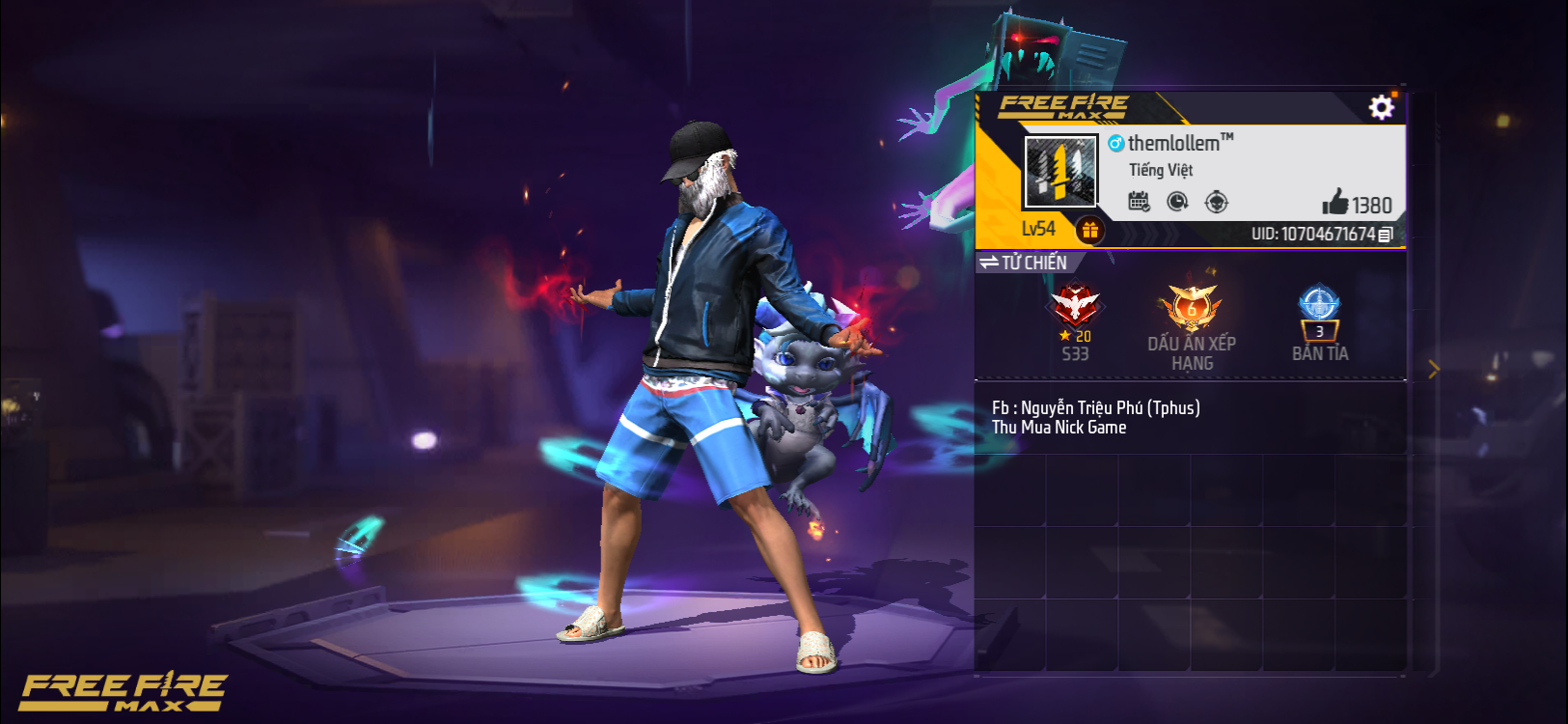Screen dimensions: 1568x724
Task: Click the male gender icon beside themlollem
Action: pos(1117,141)
